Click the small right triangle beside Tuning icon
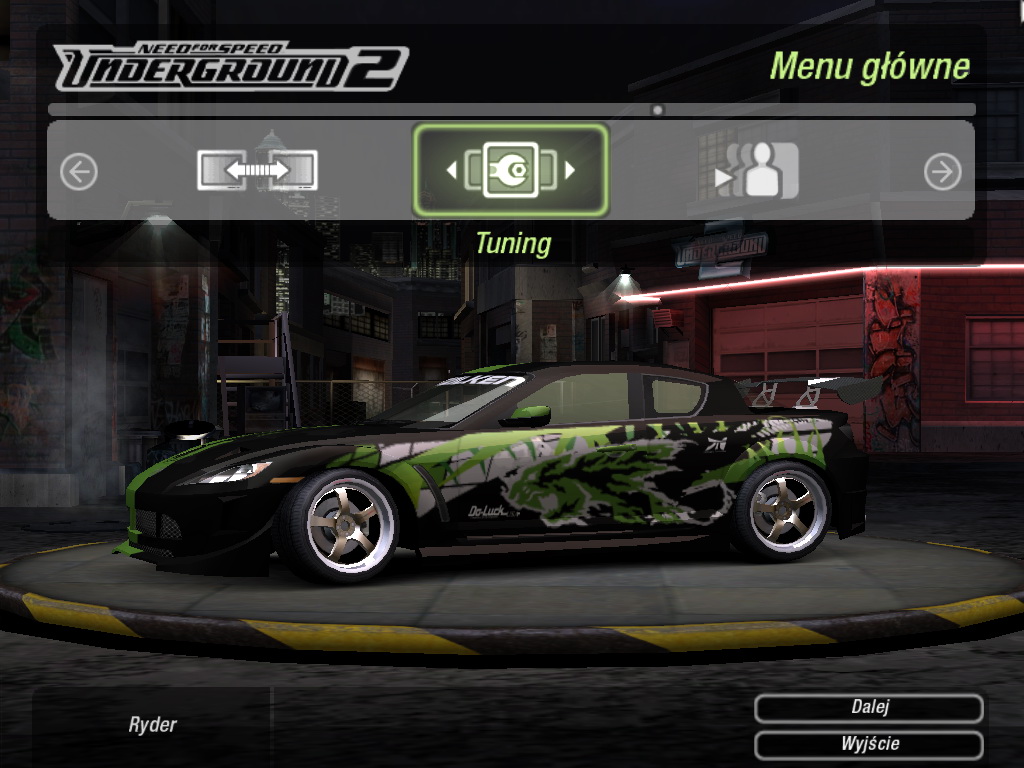Screen dimensions: 1024x768 pos(570,171)
